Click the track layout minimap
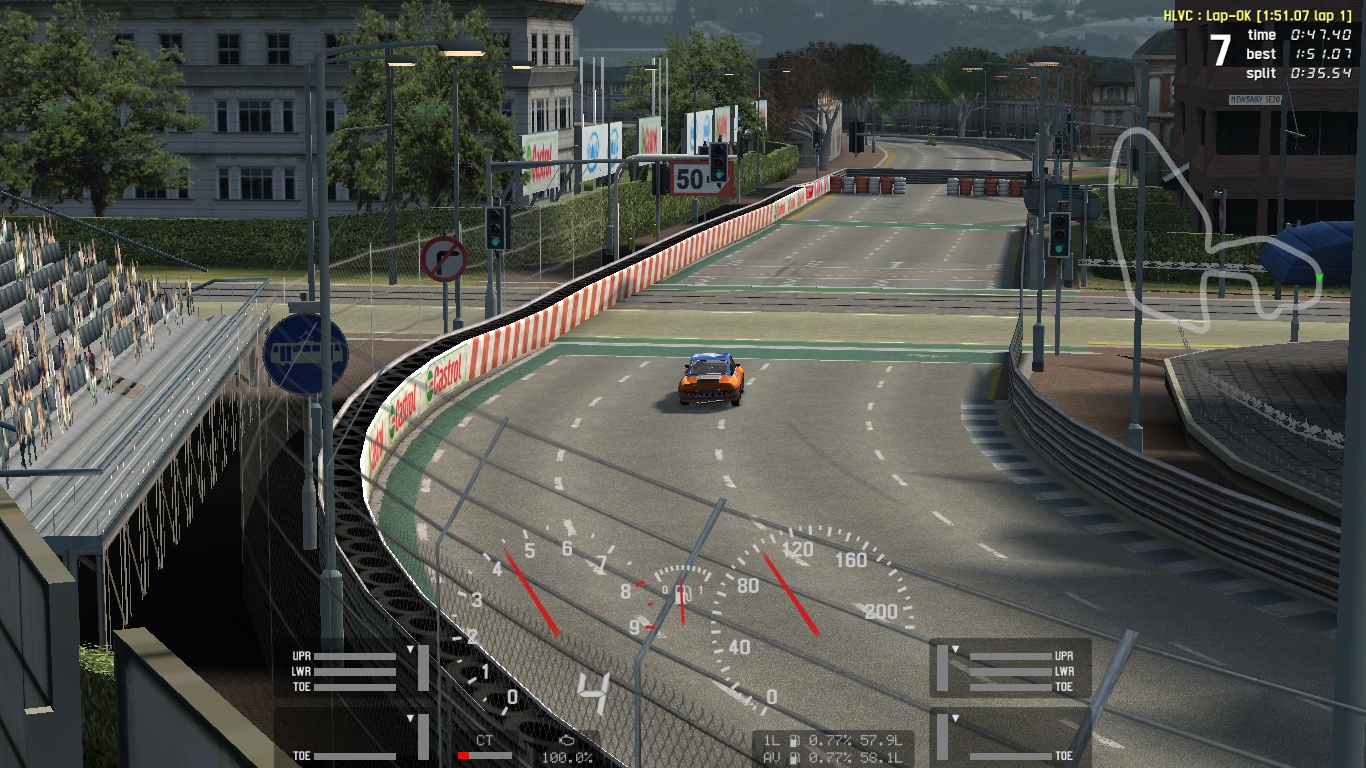 [x=1212, y=229]
